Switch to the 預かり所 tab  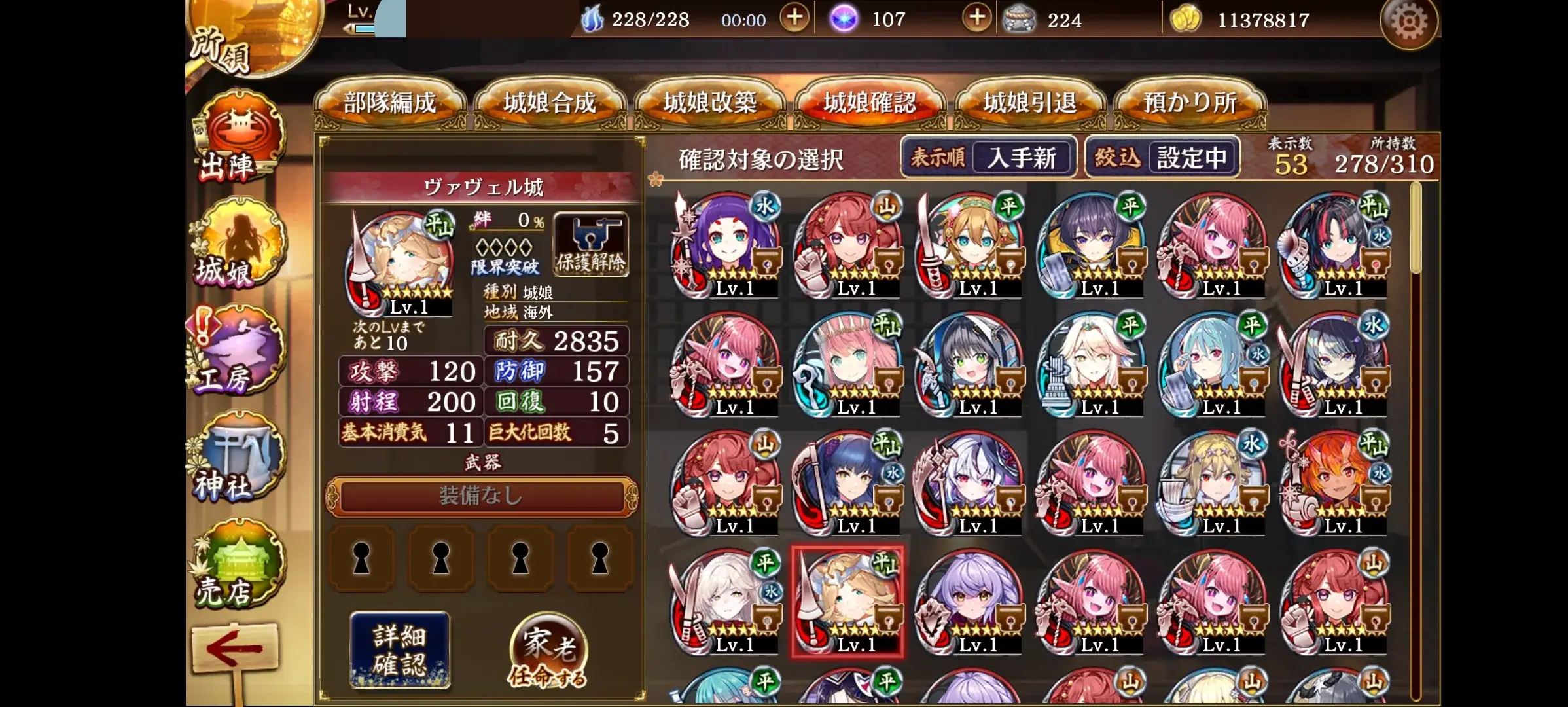pos(1191,102)
